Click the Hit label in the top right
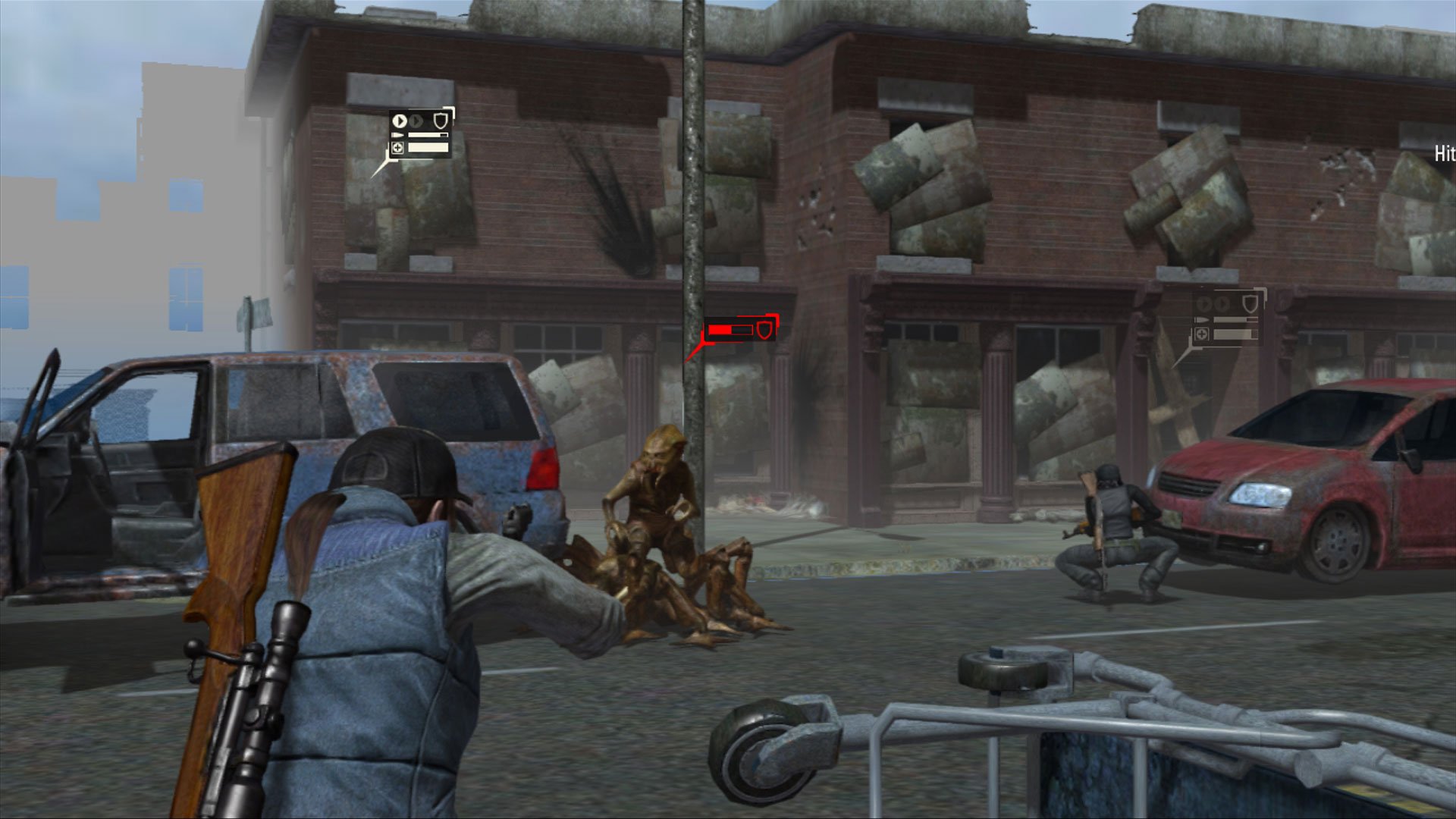 [1445, 152]
